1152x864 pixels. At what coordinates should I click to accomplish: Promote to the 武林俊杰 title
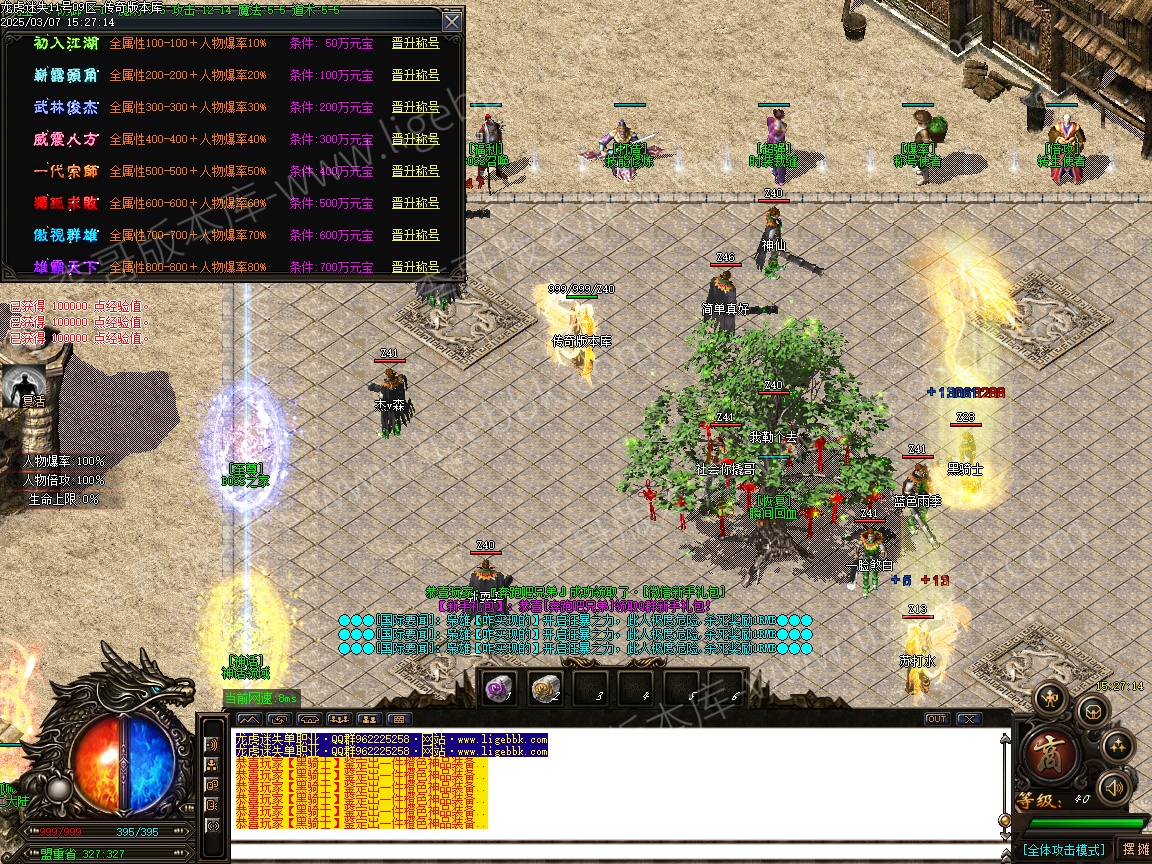415,108
